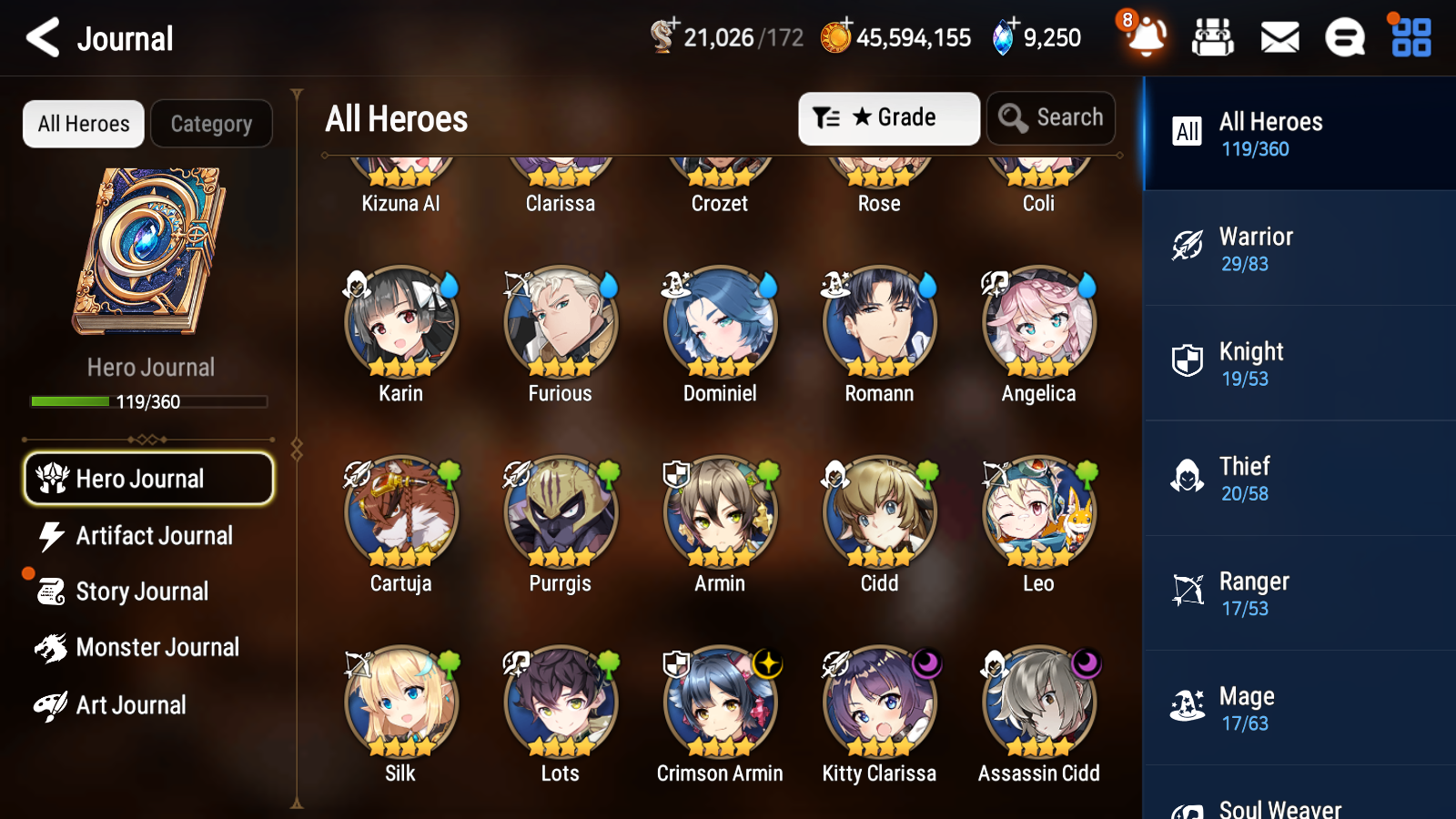Open the inventory chest icon
Viewport: 1456px width, 819px height.
pyautogui.click(x=1213, y=37)
